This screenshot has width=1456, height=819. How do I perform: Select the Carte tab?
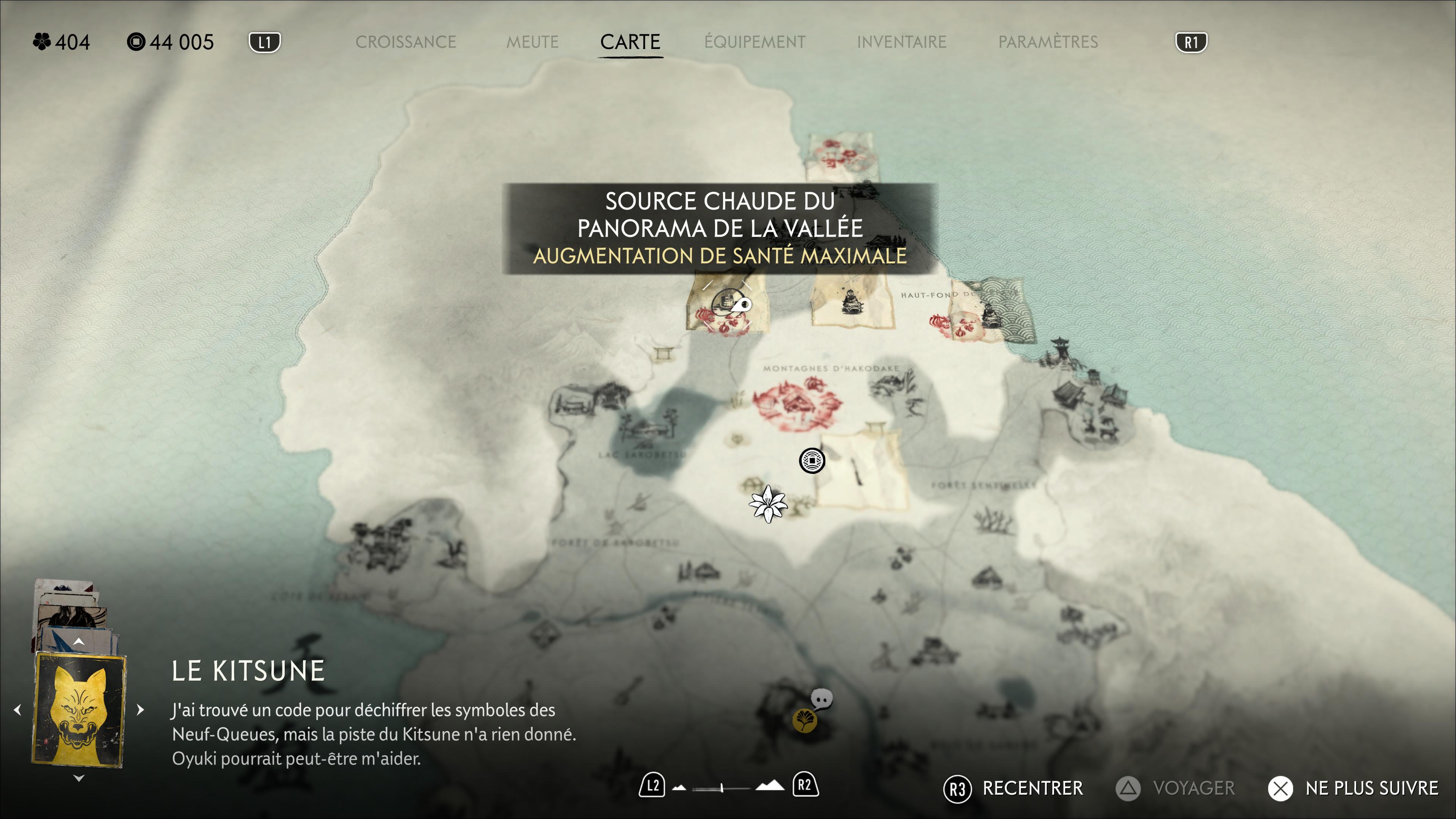click(630, 42)
